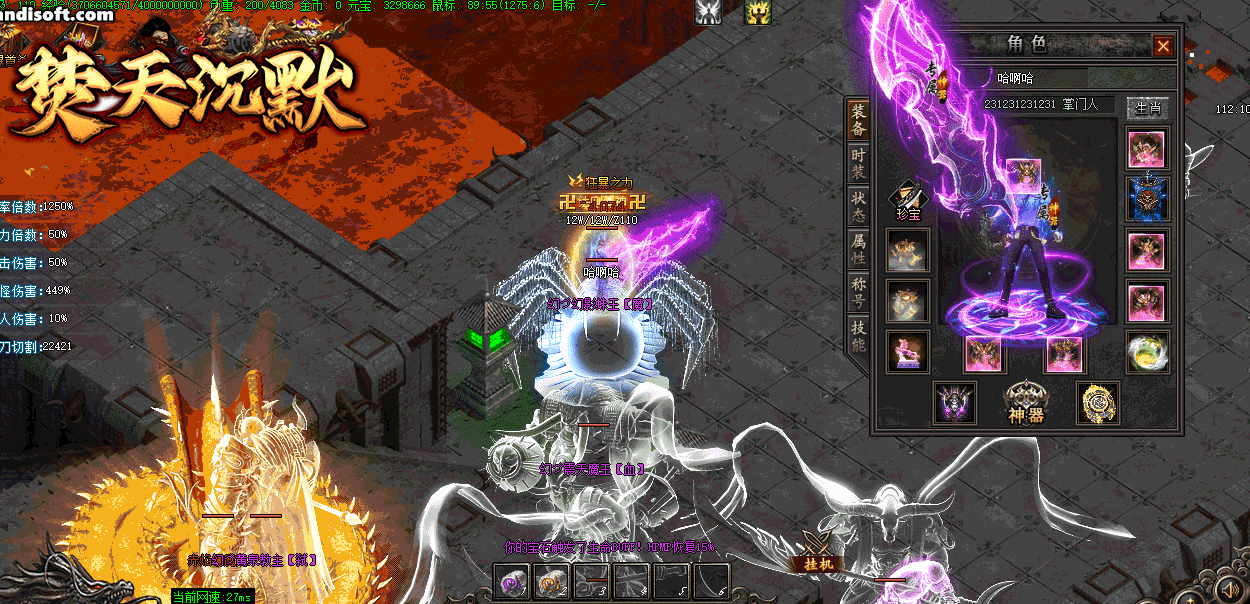Close the character panel

click(x=1163, y=46)
